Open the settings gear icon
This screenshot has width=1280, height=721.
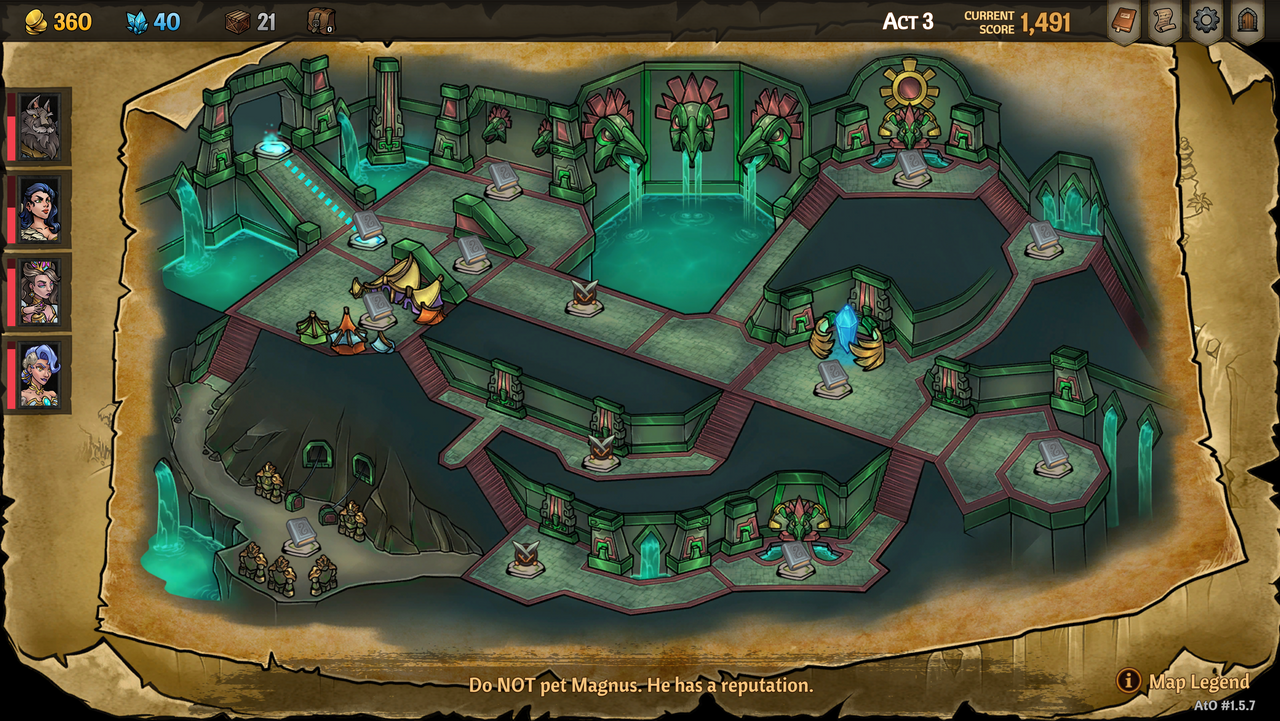[1205, 20]
